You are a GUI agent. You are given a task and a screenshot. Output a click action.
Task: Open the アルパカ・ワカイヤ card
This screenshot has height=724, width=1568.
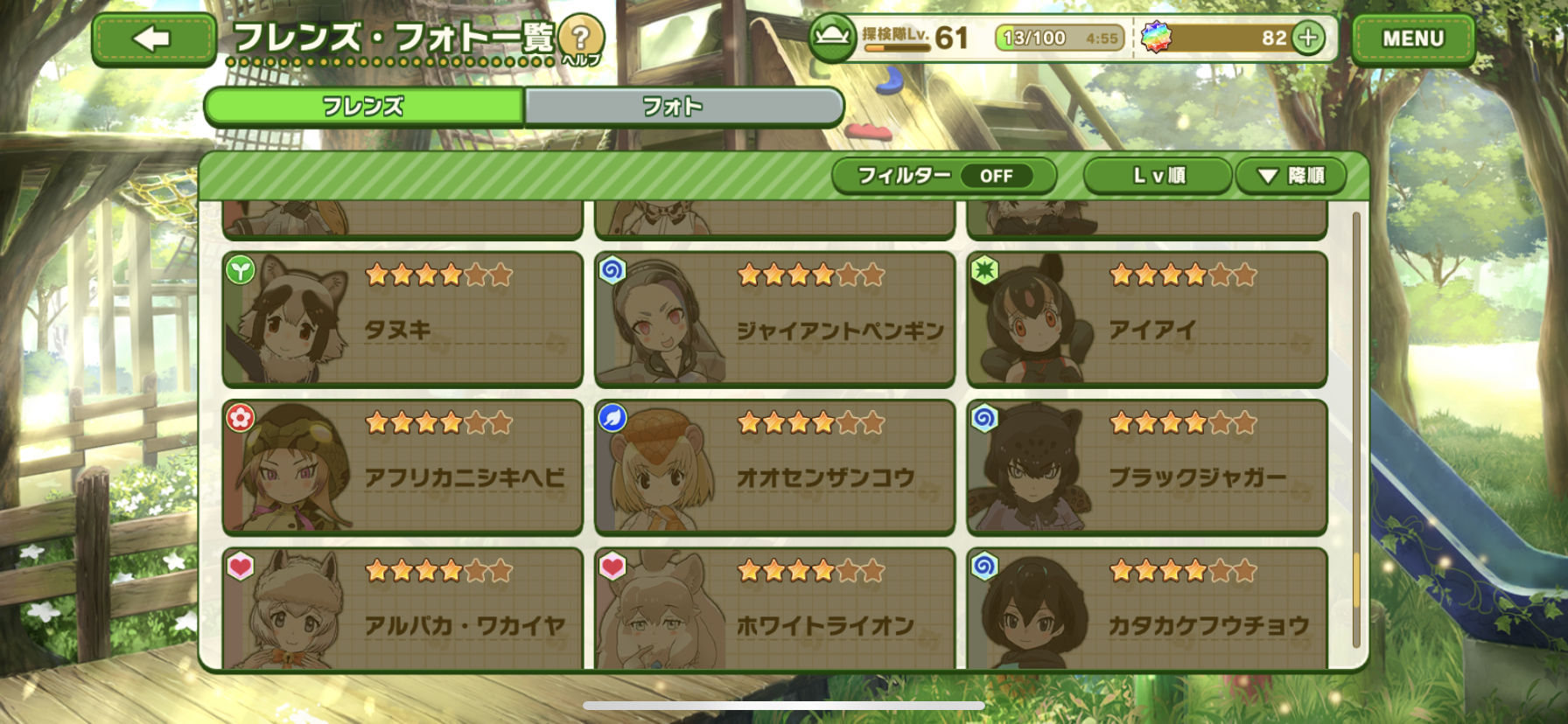(x=402, y=609)
